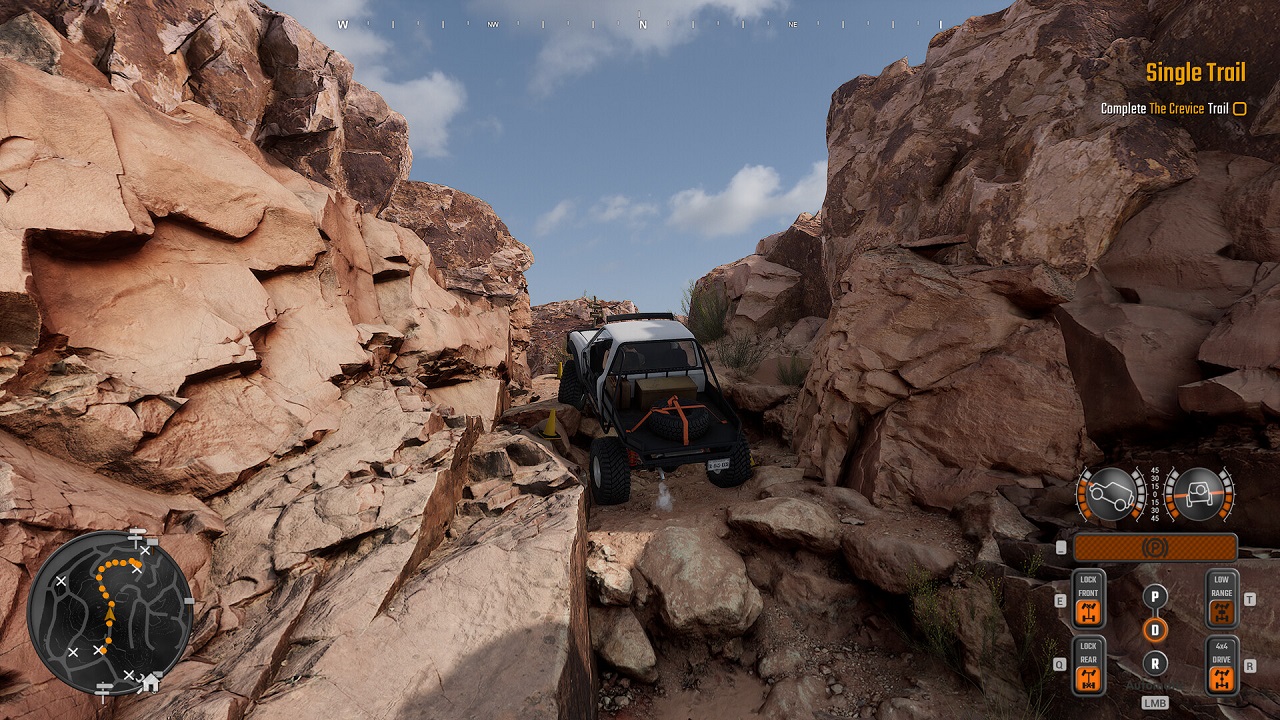Image resolution: width=1280 pixels, height=720 pixels.
Task: Click the home icon on the minimap
Action: (x=152, y=682)
